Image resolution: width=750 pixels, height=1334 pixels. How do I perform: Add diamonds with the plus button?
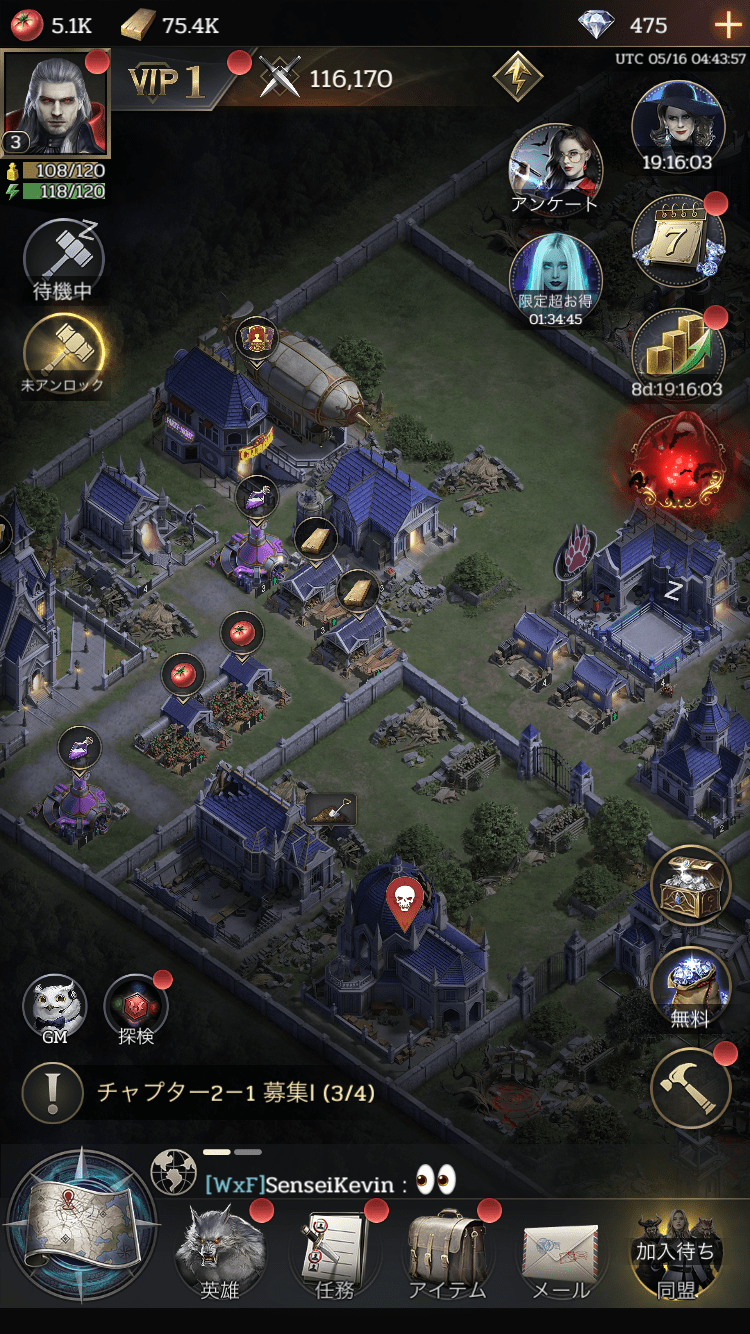[x=727, y=25]
